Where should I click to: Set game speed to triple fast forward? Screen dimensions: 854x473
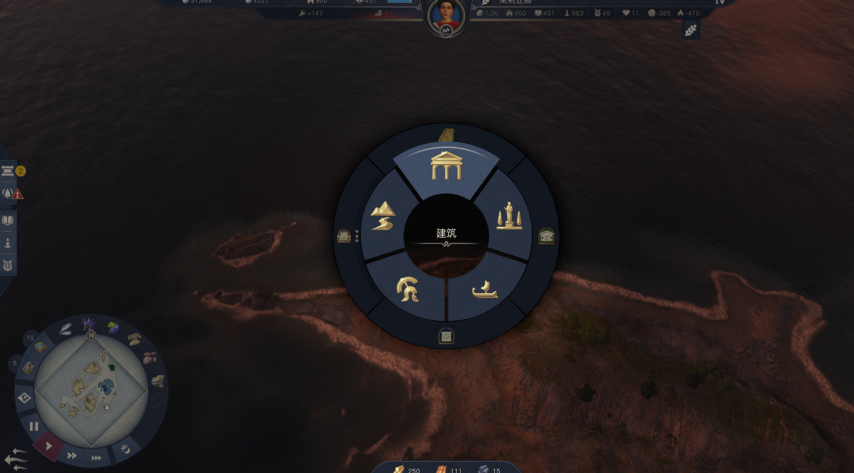point(96,458)
